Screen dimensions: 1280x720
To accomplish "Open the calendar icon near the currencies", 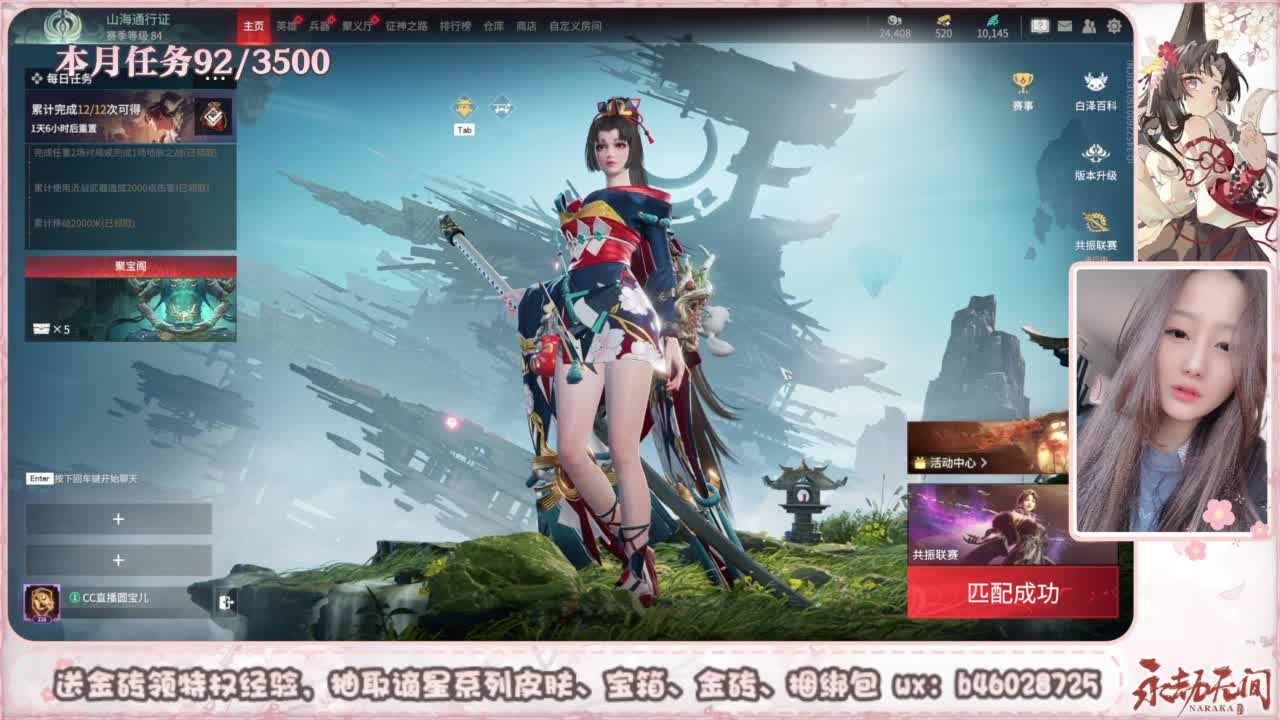I will [1040, 25].
